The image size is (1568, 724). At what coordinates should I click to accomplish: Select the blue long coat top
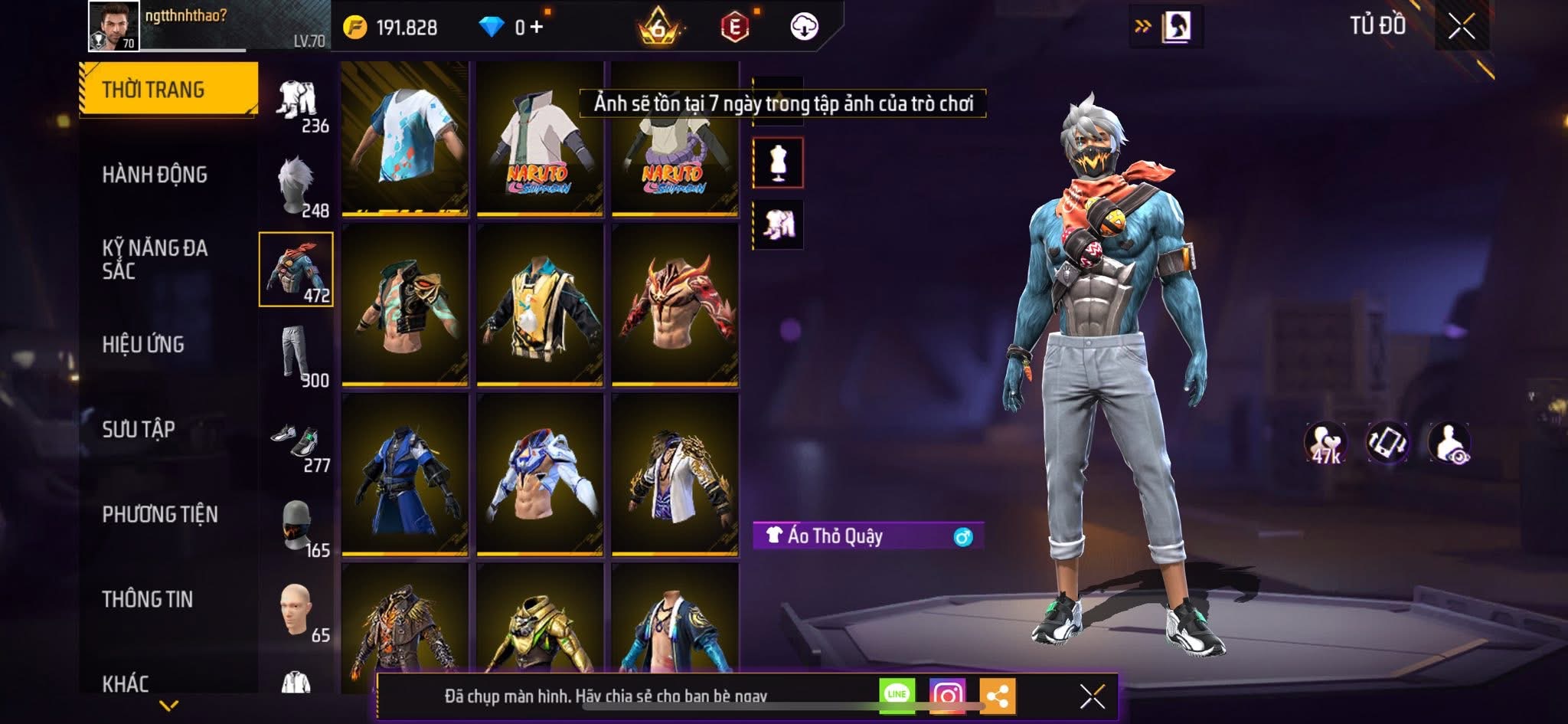point(405,476)
